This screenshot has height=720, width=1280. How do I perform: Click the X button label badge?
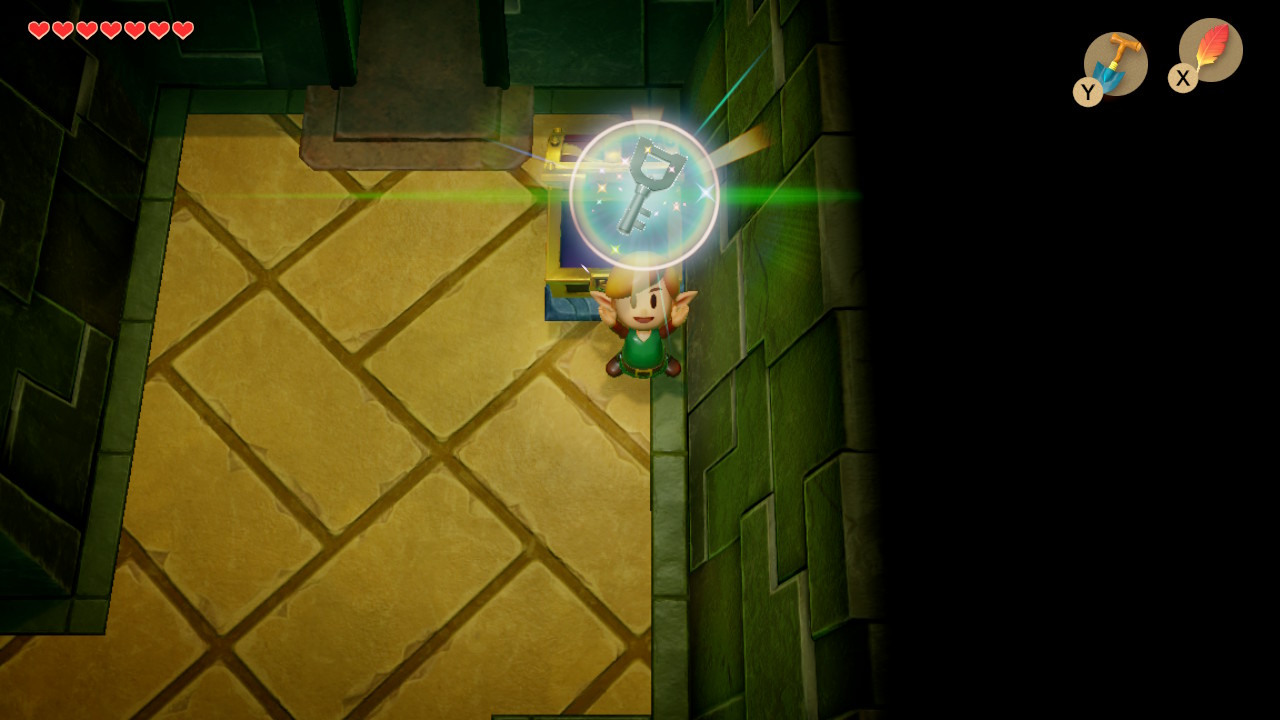click(1182, 78)
